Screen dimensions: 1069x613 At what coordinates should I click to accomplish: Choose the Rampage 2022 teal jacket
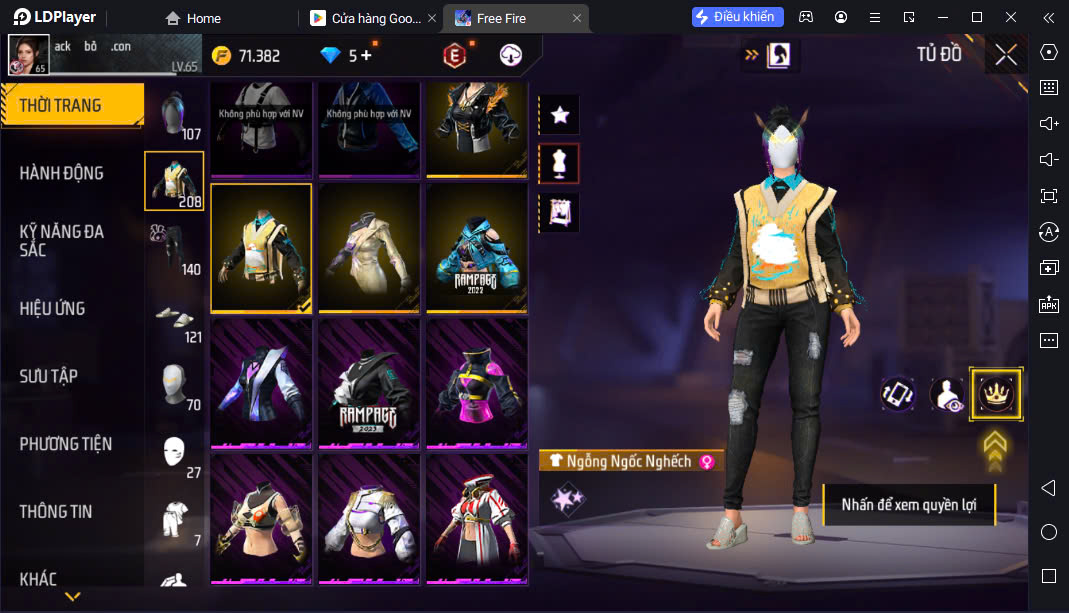[476, 248]
